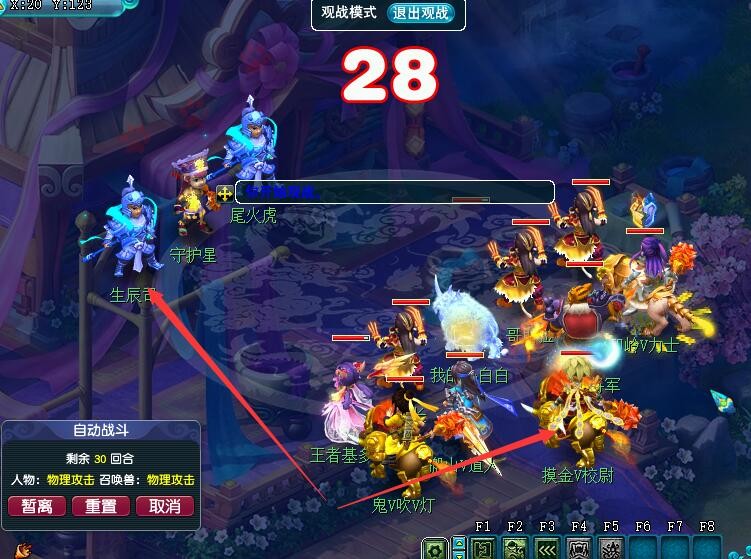Activate the F1 hotbar skill
This screenshot has width=751, height=559.
(483, 548)
